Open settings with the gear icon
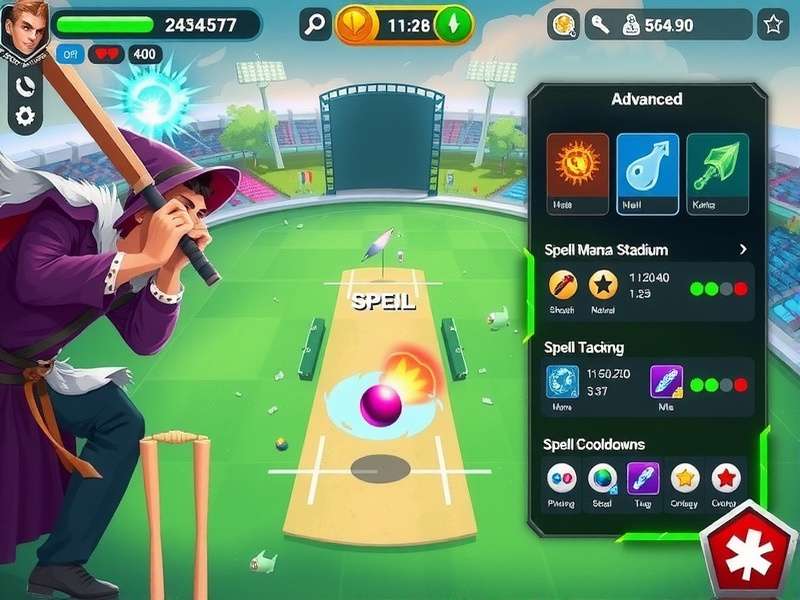800x600 pixels. pyautogui.click(x=25, y=116)
